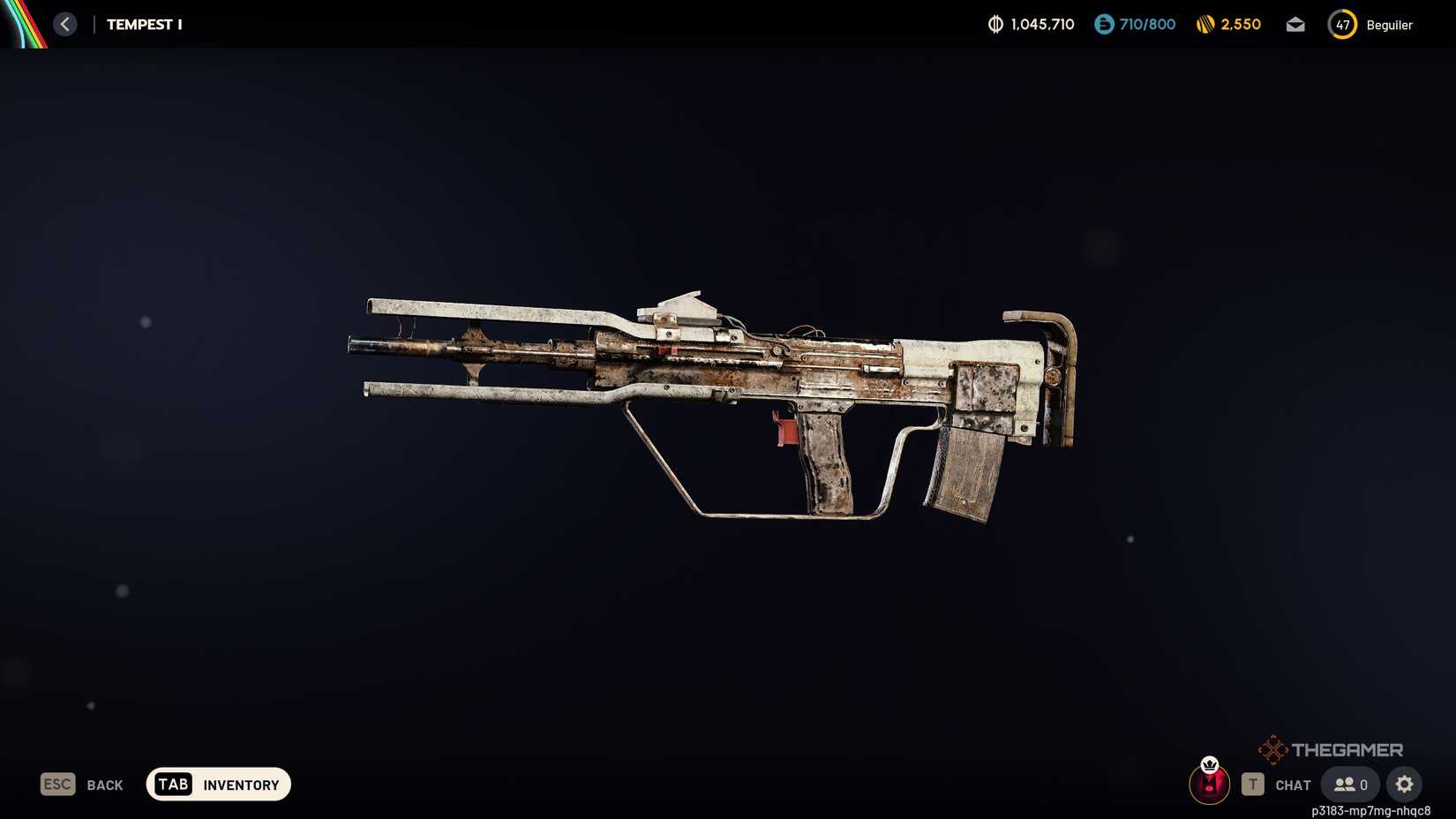Open the settings gear in the bottom right
1456x819 pixels.
pos(1404,784)
